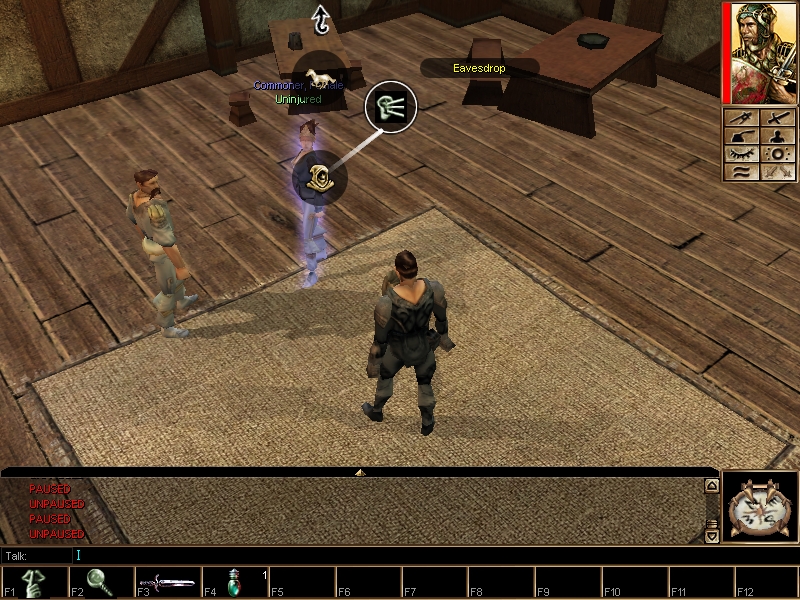Select the wavy lines panel button
This screenshot has width=800, height=600.
coord(742,172)
